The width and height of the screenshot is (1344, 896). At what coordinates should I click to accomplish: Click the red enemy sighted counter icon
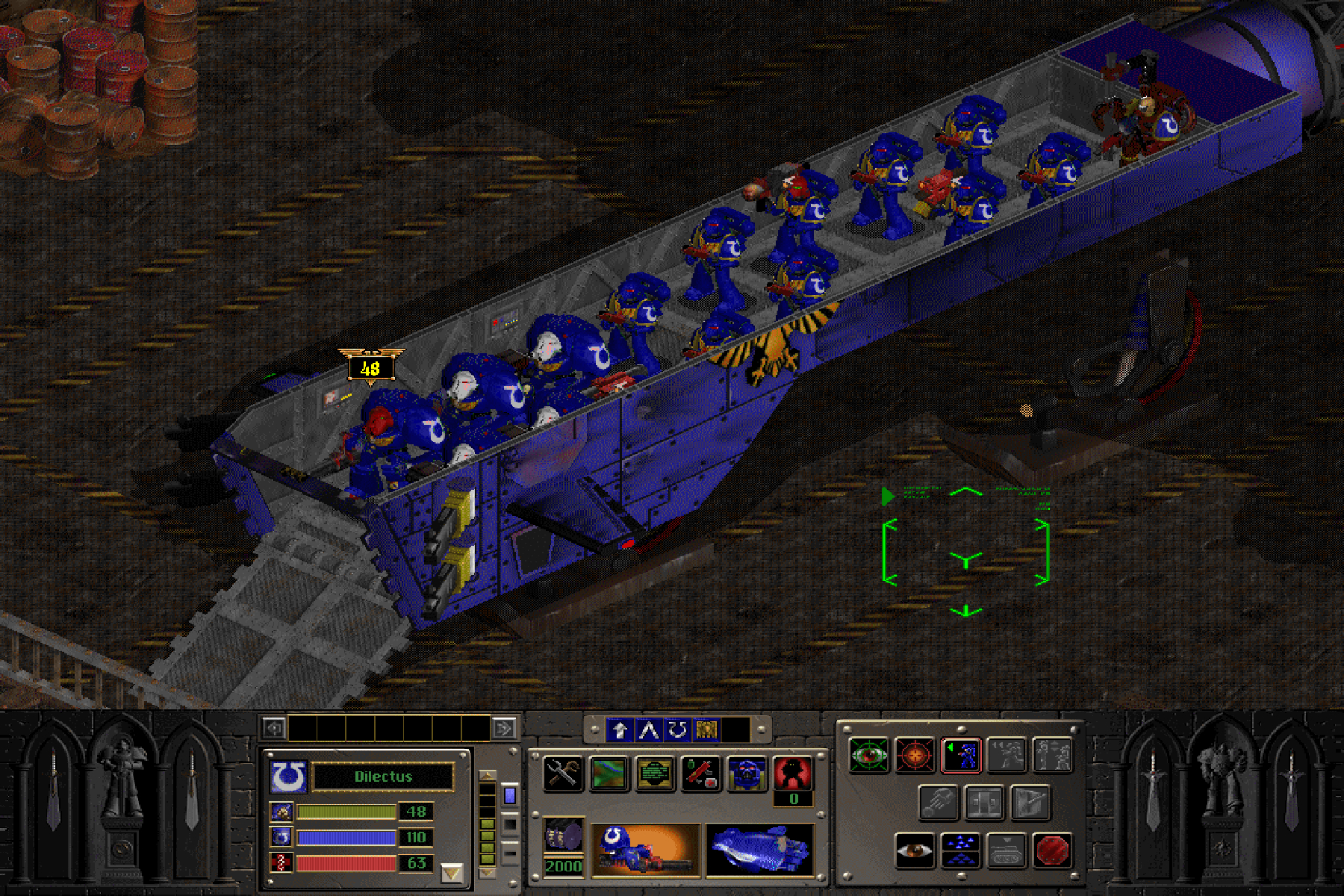click(x=791, y=771)
